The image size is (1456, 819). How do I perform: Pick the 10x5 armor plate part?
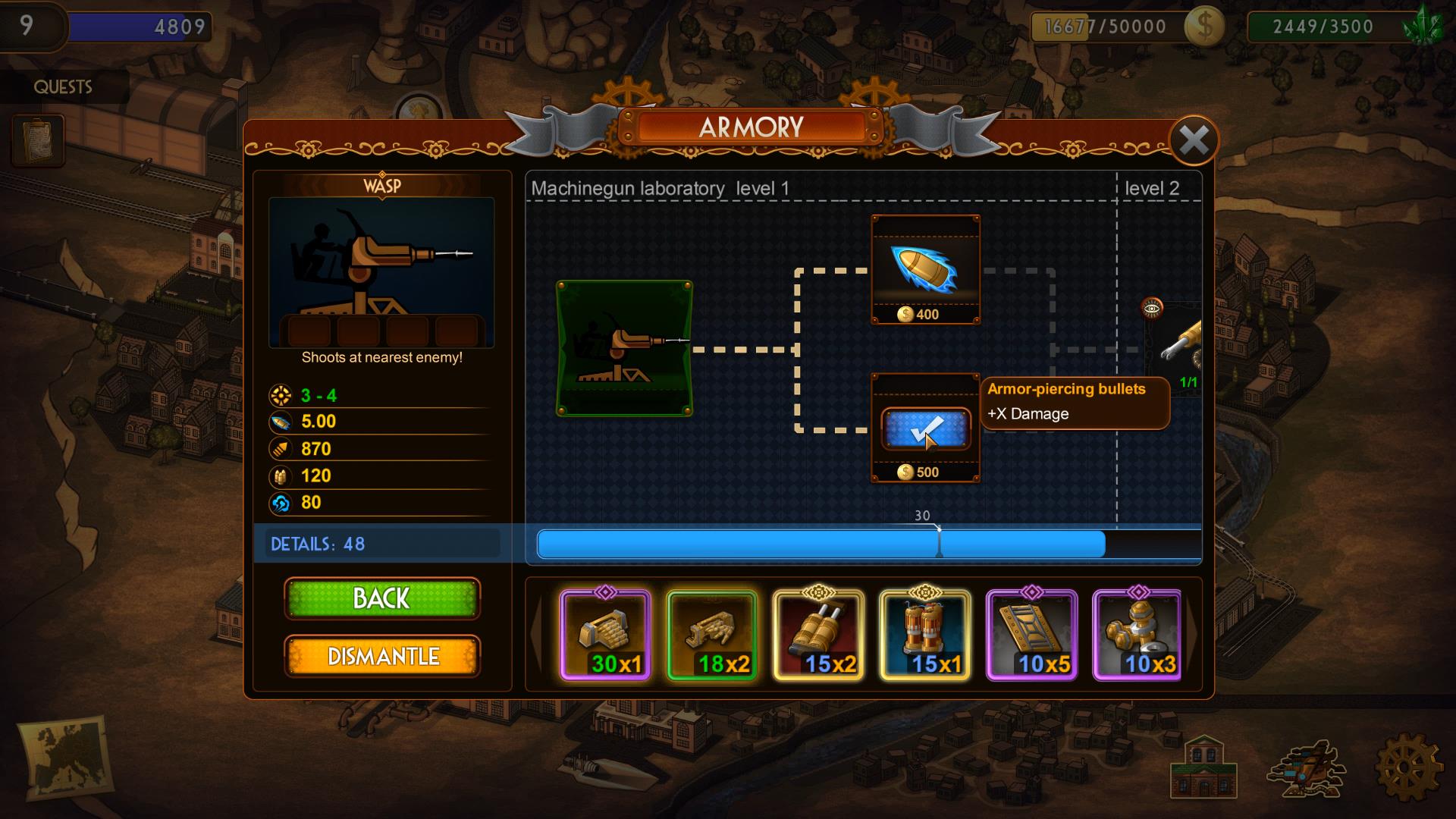click(x=1031, y=635)
